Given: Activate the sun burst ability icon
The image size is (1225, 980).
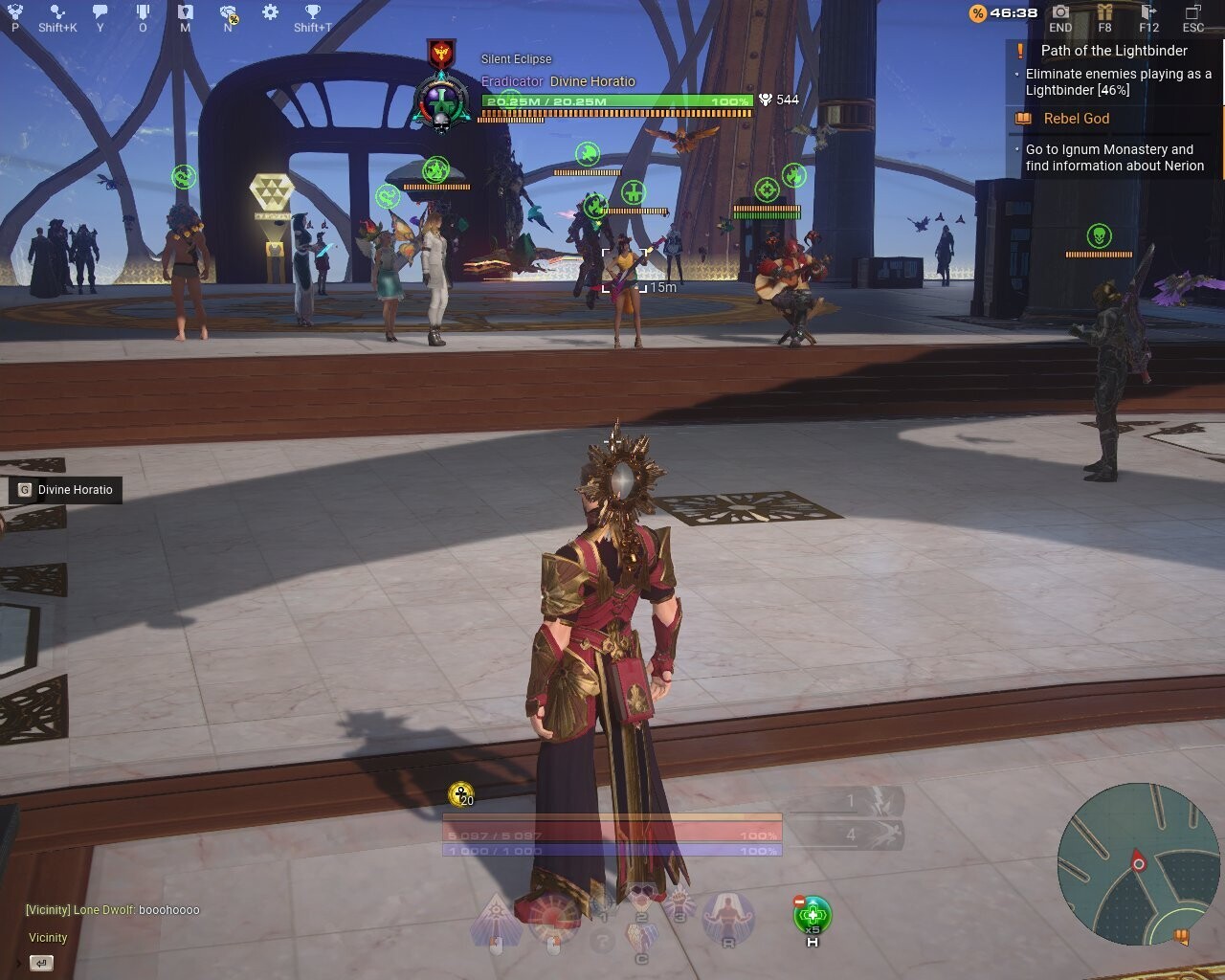Looking at the screenshot, I should point(552,915).
